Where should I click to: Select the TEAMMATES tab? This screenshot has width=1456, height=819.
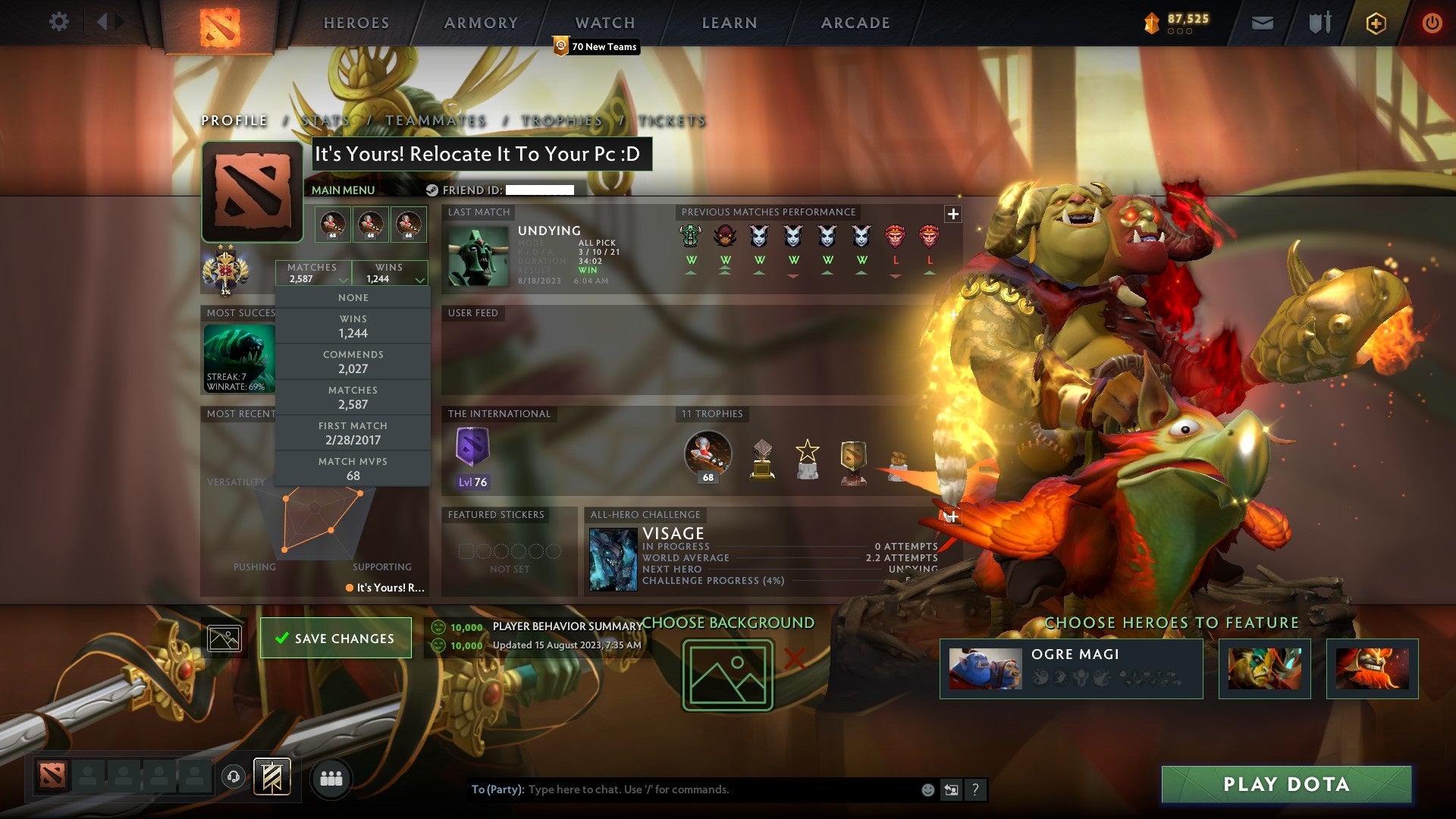tap(436, 121)
